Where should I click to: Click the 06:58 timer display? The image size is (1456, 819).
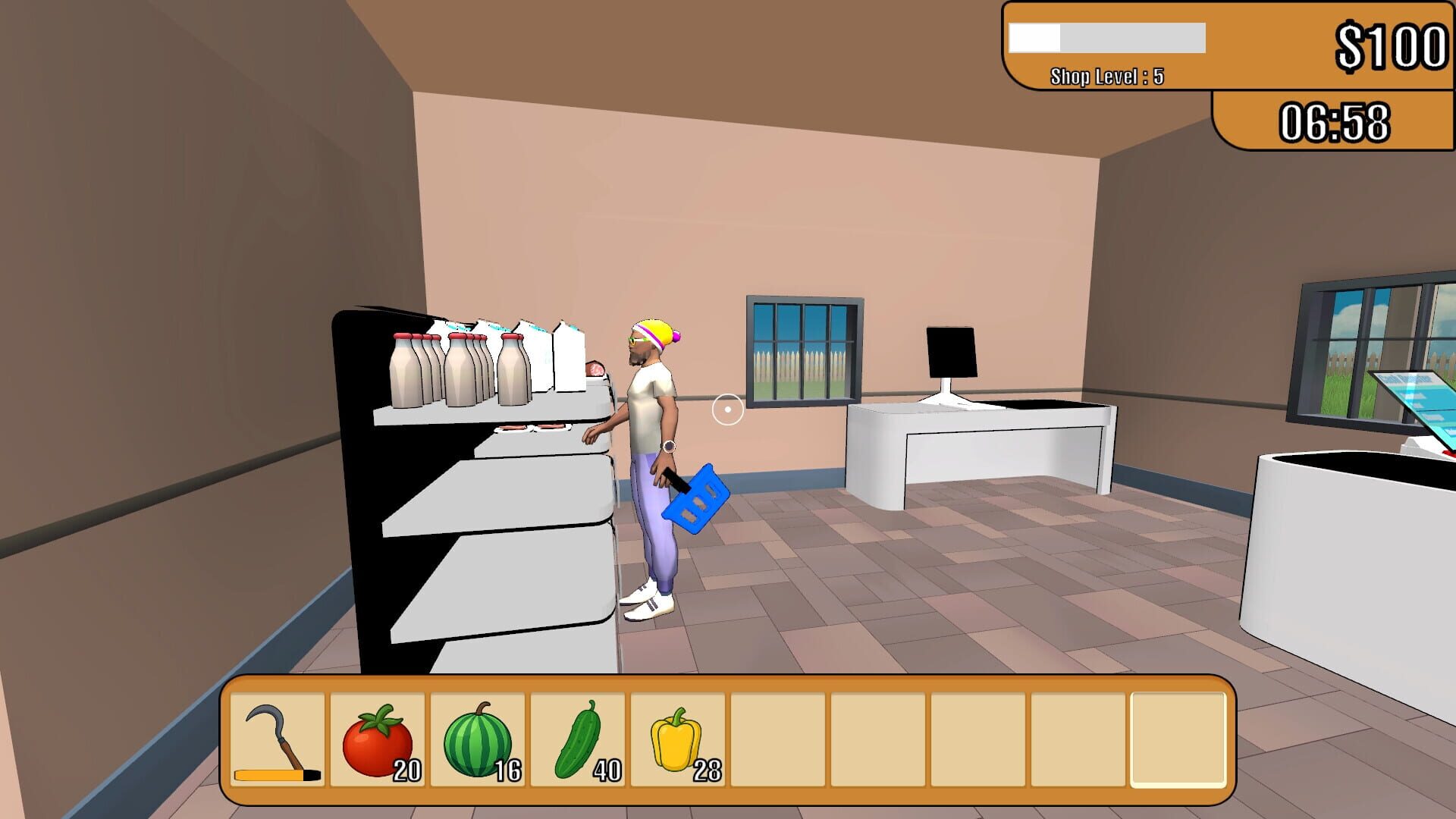(1336, 121)
